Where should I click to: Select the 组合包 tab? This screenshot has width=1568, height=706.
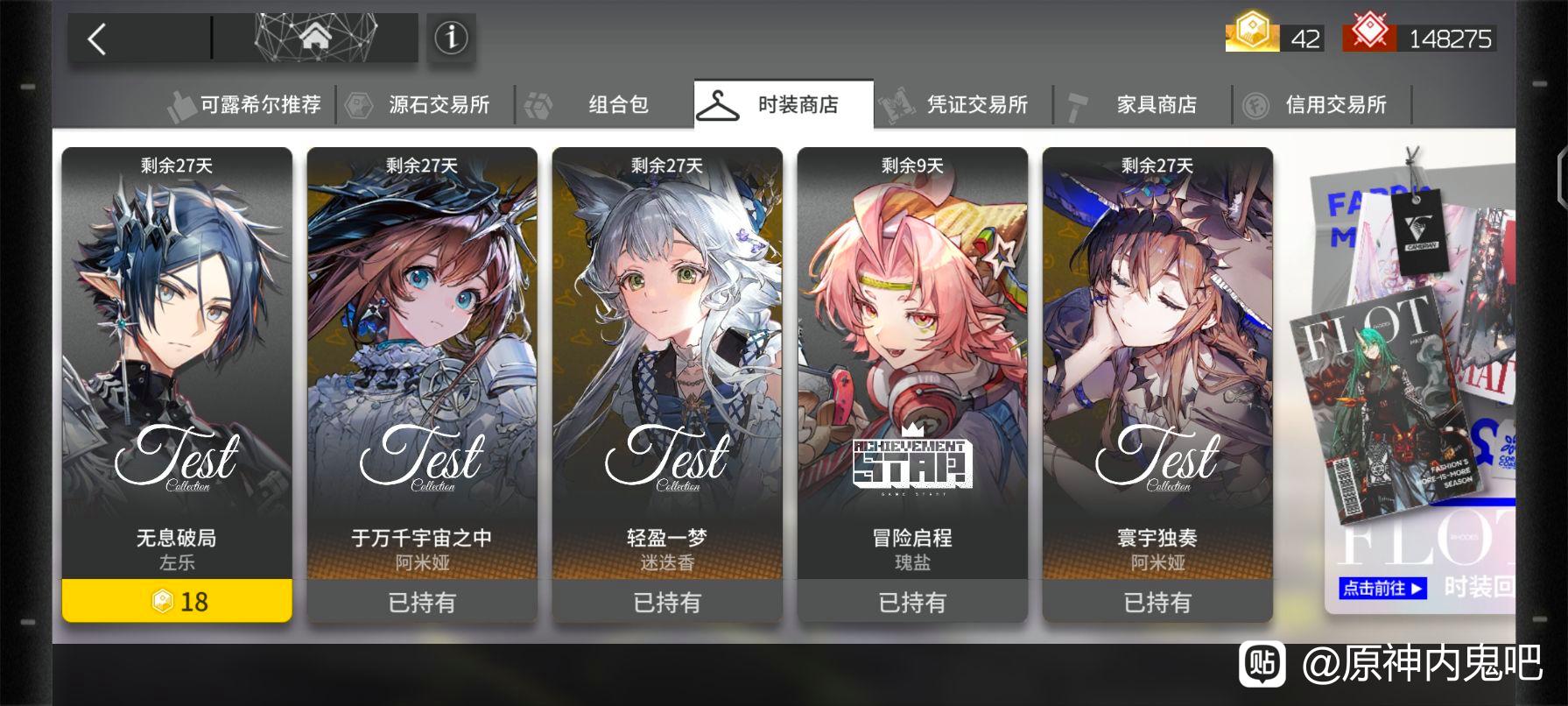[604, 105]
